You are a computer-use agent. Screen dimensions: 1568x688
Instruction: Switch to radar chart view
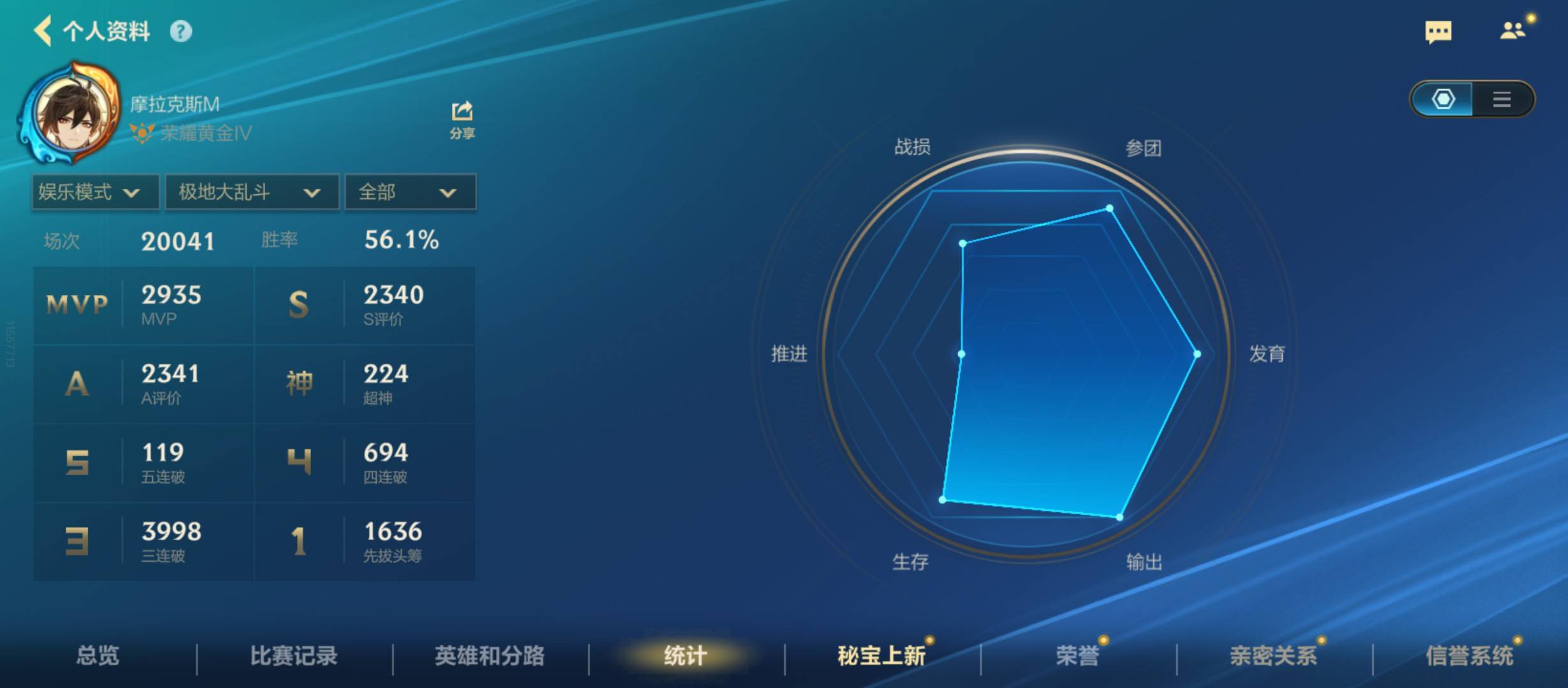coord(1443,99)
